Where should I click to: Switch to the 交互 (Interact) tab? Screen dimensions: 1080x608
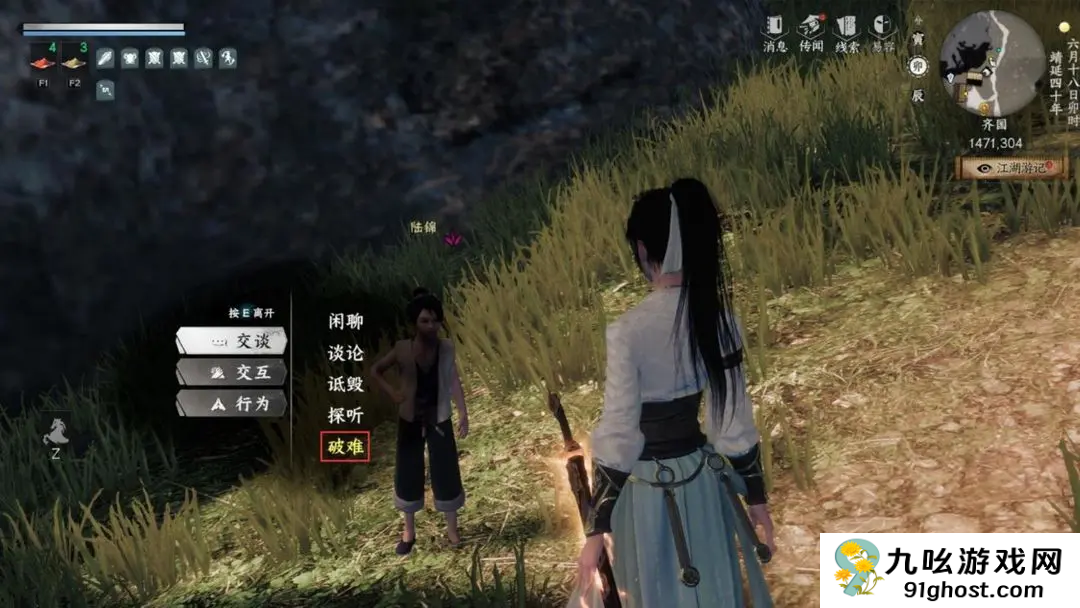[232, 373]
